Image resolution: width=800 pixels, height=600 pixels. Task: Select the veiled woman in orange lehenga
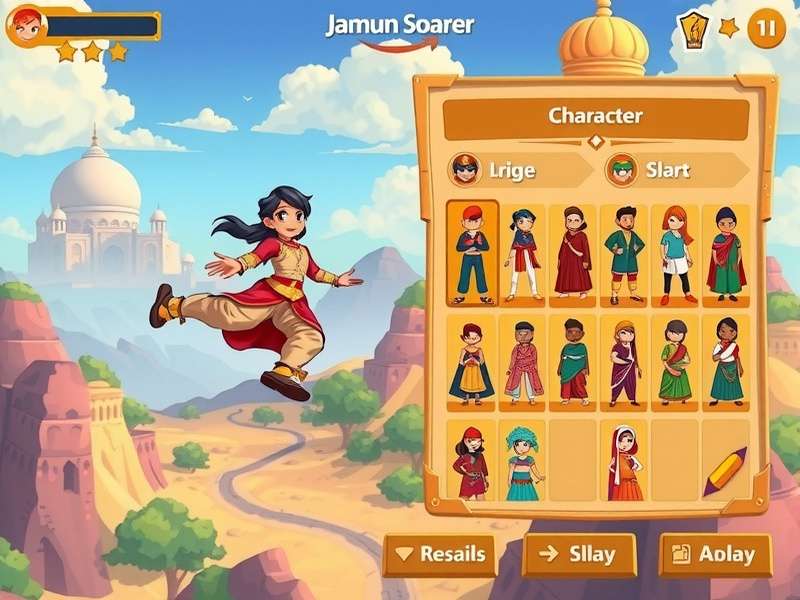click(625, 464)
